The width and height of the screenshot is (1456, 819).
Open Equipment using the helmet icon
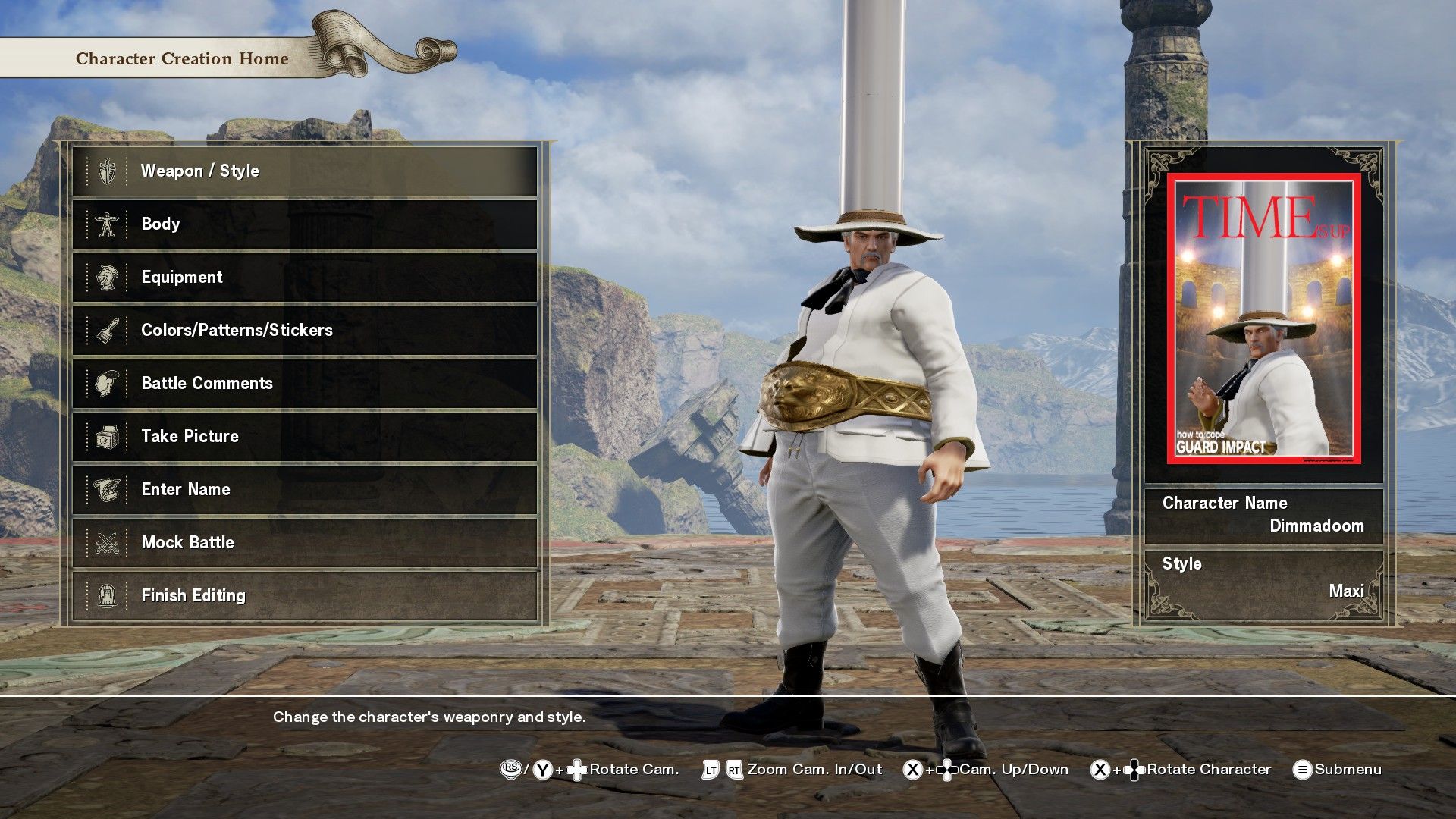point(106,277)
